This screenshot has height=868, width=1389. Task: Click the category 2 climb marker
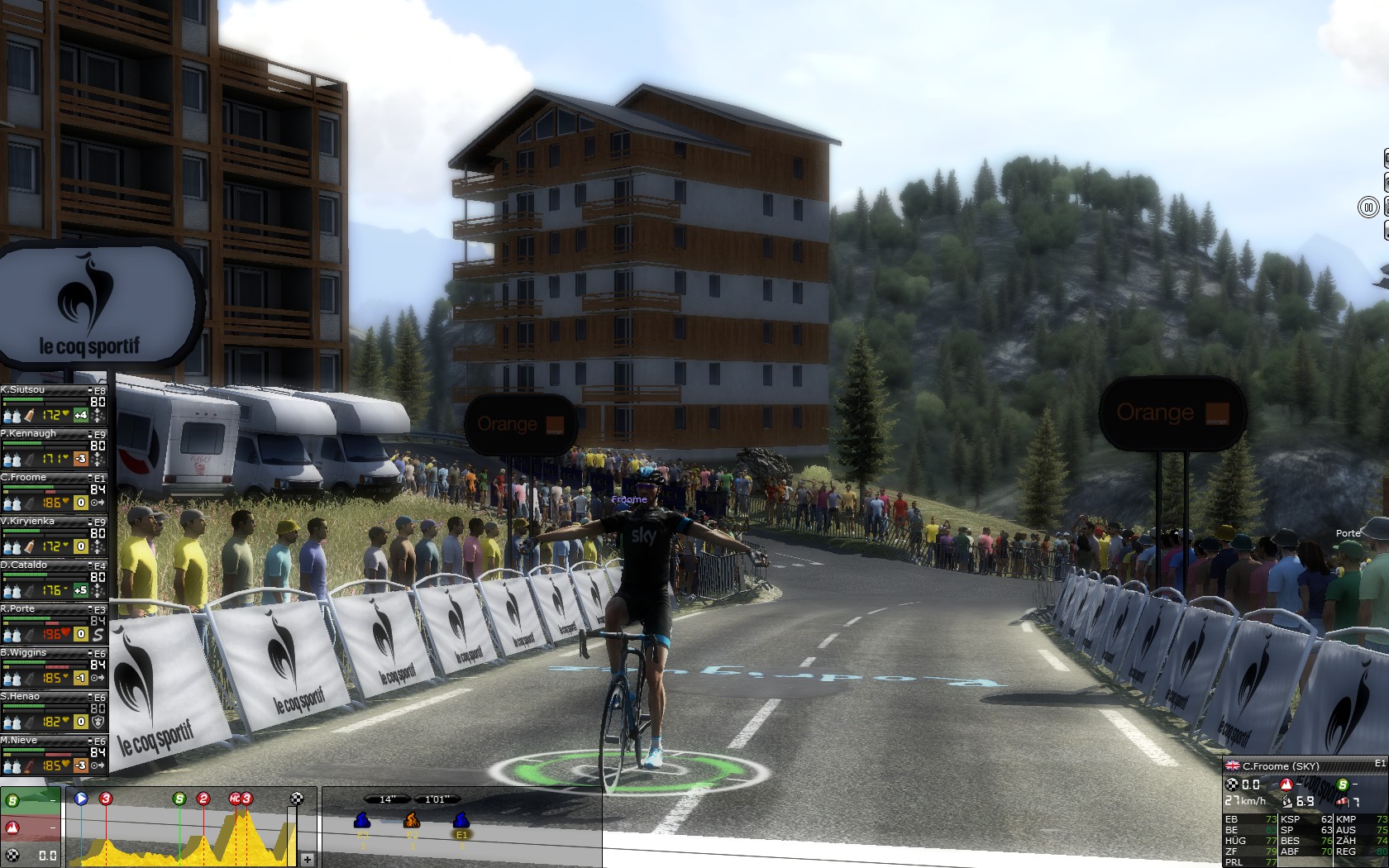(203, 799)
